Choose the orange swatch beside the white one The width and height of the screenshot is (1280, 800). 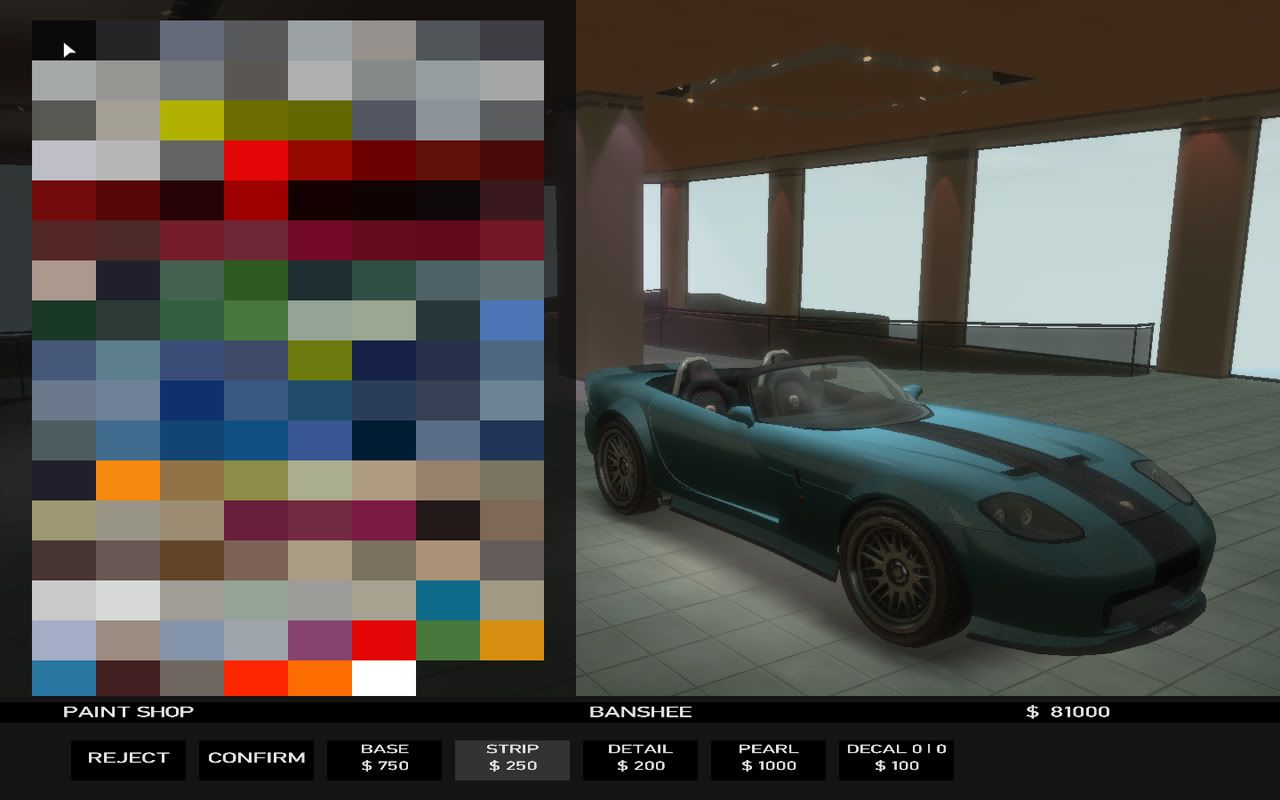coord(320,678)
